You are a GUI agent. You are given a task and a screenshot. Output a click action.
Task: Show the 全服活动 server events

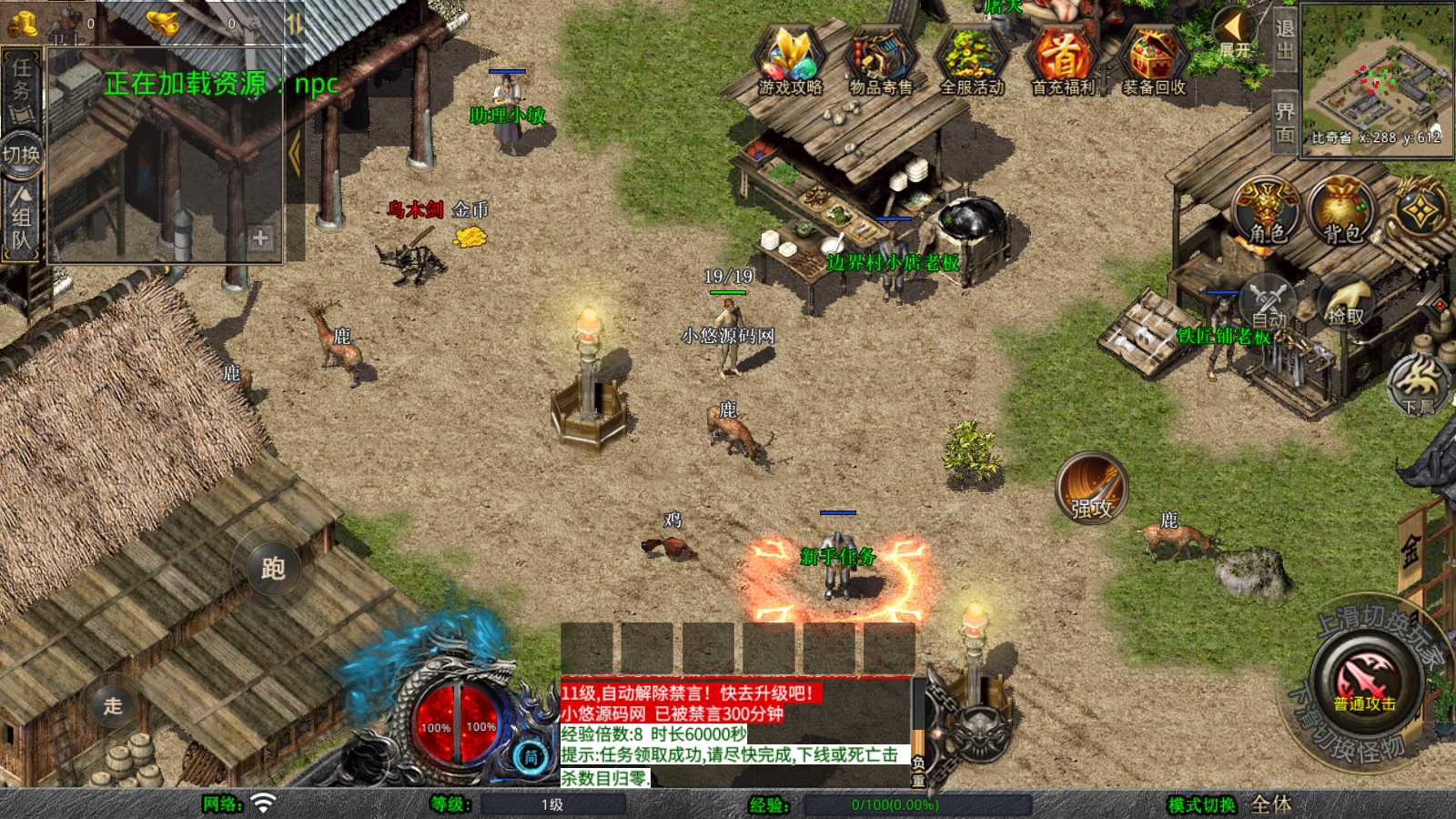click(972, 61)
